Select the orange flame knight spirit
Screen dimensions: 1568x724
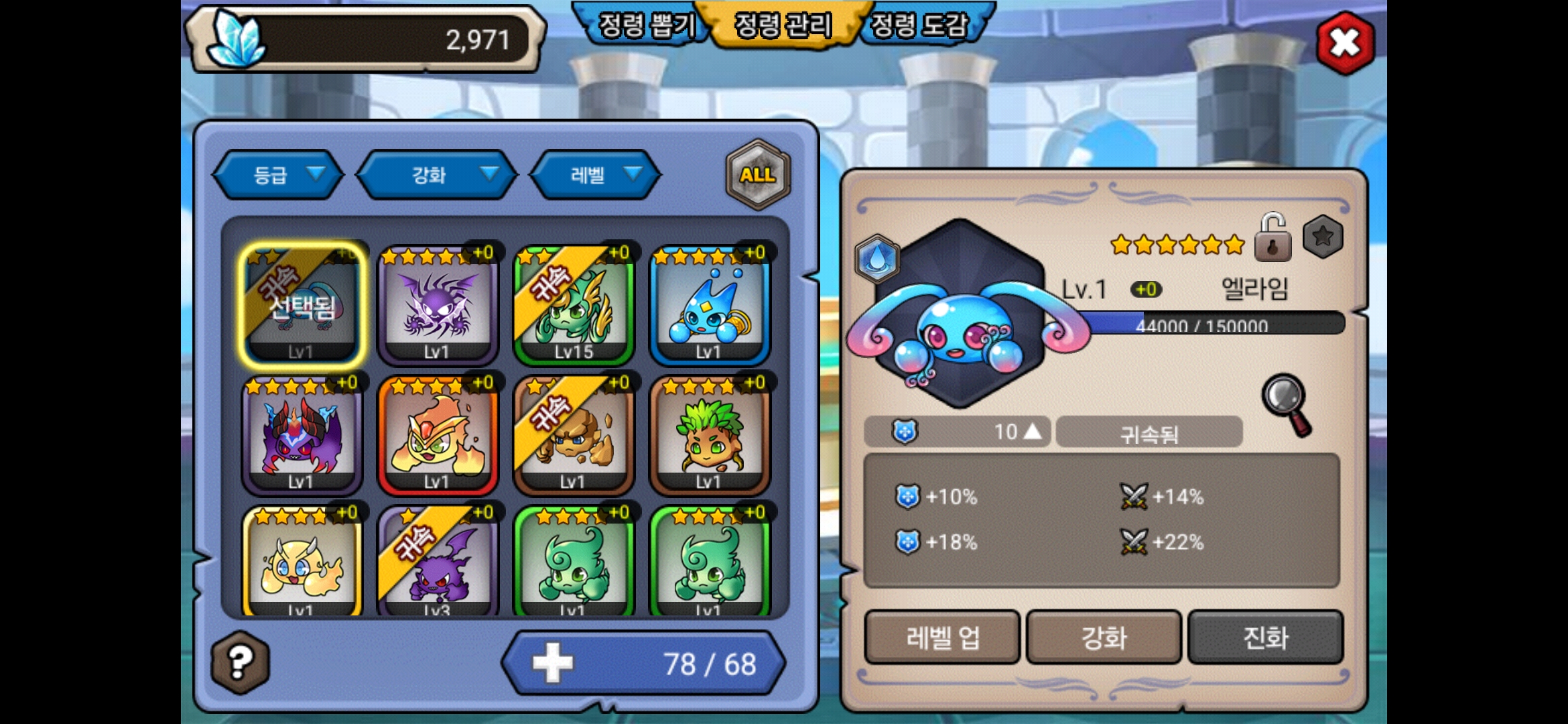click(438, 435)
